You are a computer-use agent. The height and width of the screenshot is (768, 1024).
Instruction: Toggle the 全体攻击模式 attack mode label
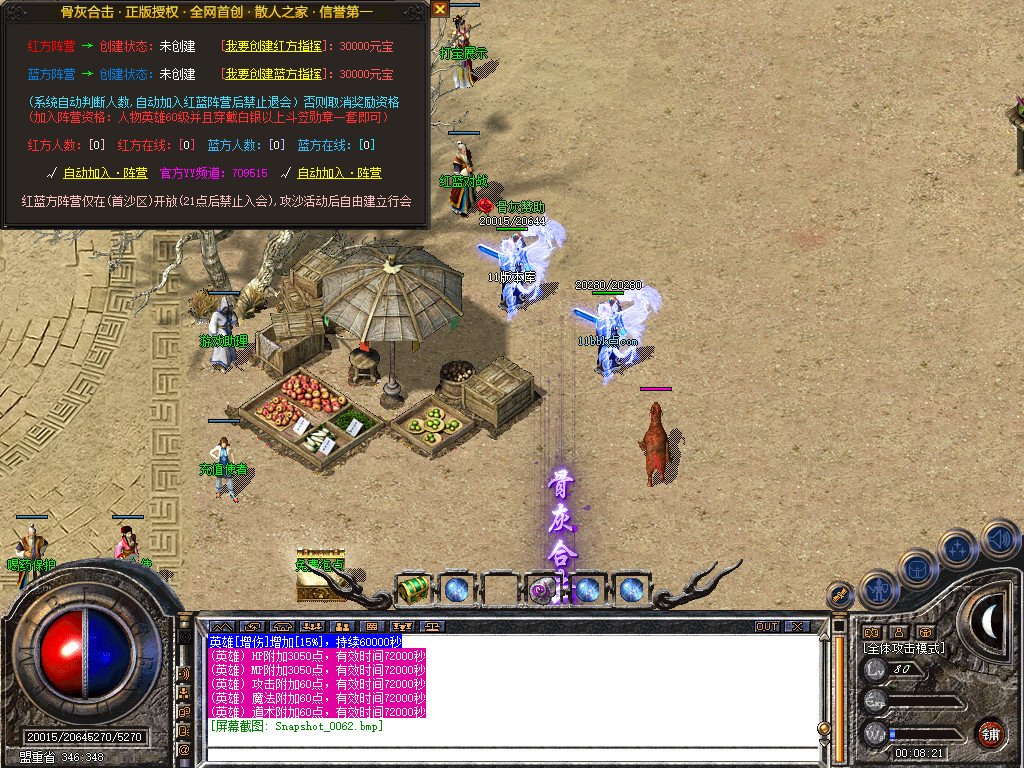[x=904, y=649]
